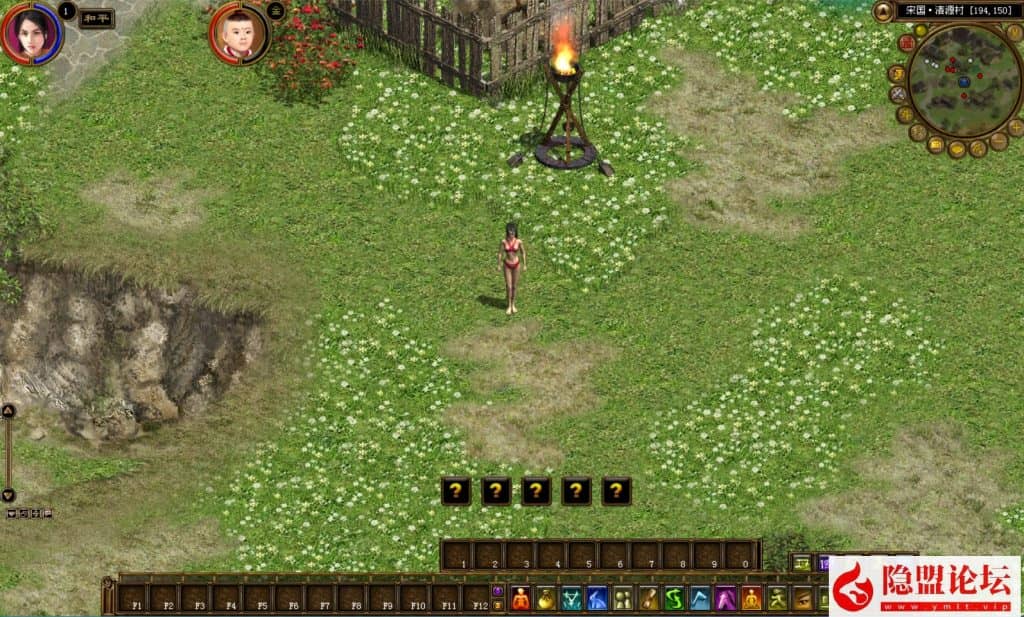1024x617 pixels.
Task: Click the player character portrait
Action: [x=31, y=32]
